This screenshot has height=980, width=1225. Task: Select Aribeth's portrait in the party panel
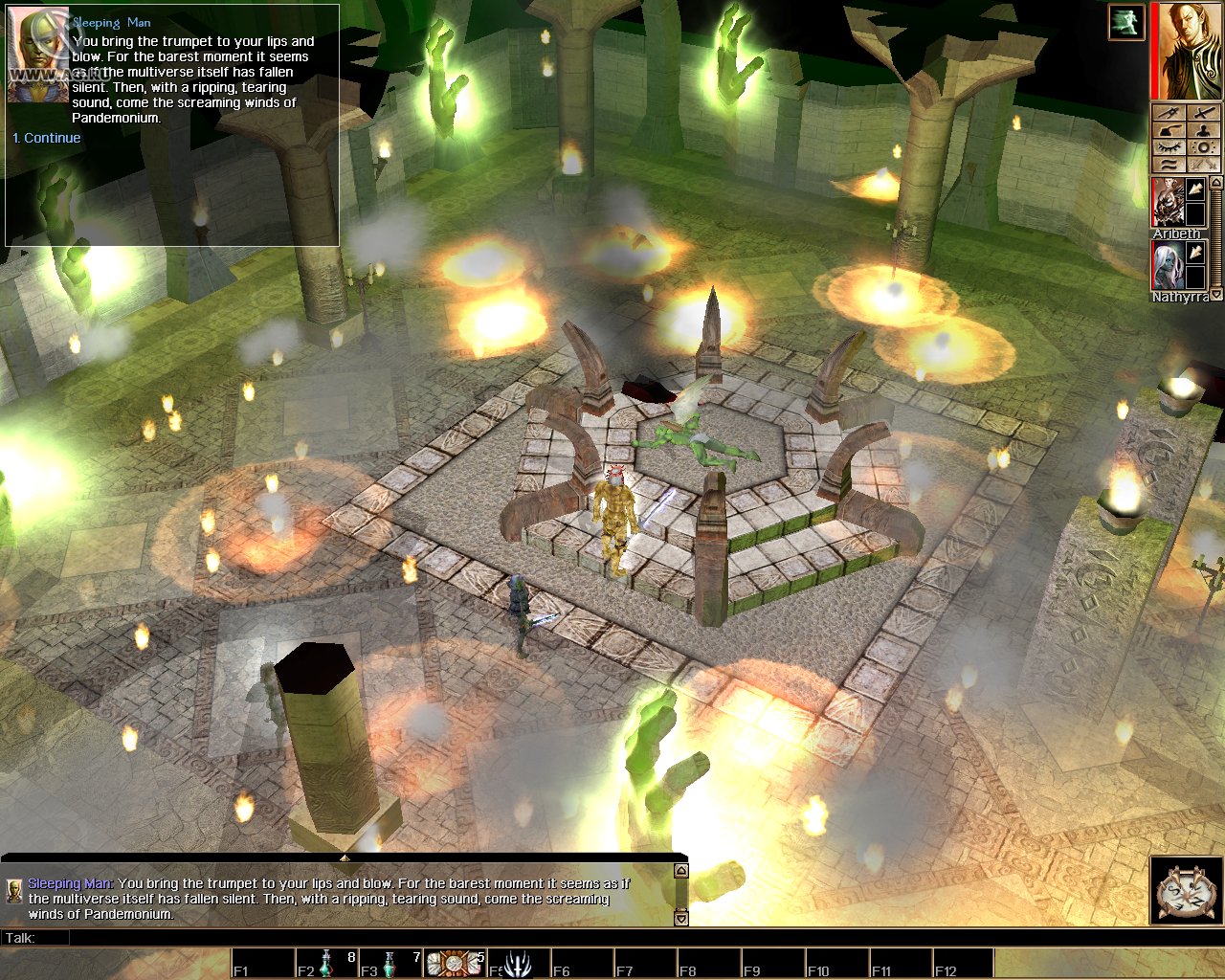click(x=1169, y=202)
